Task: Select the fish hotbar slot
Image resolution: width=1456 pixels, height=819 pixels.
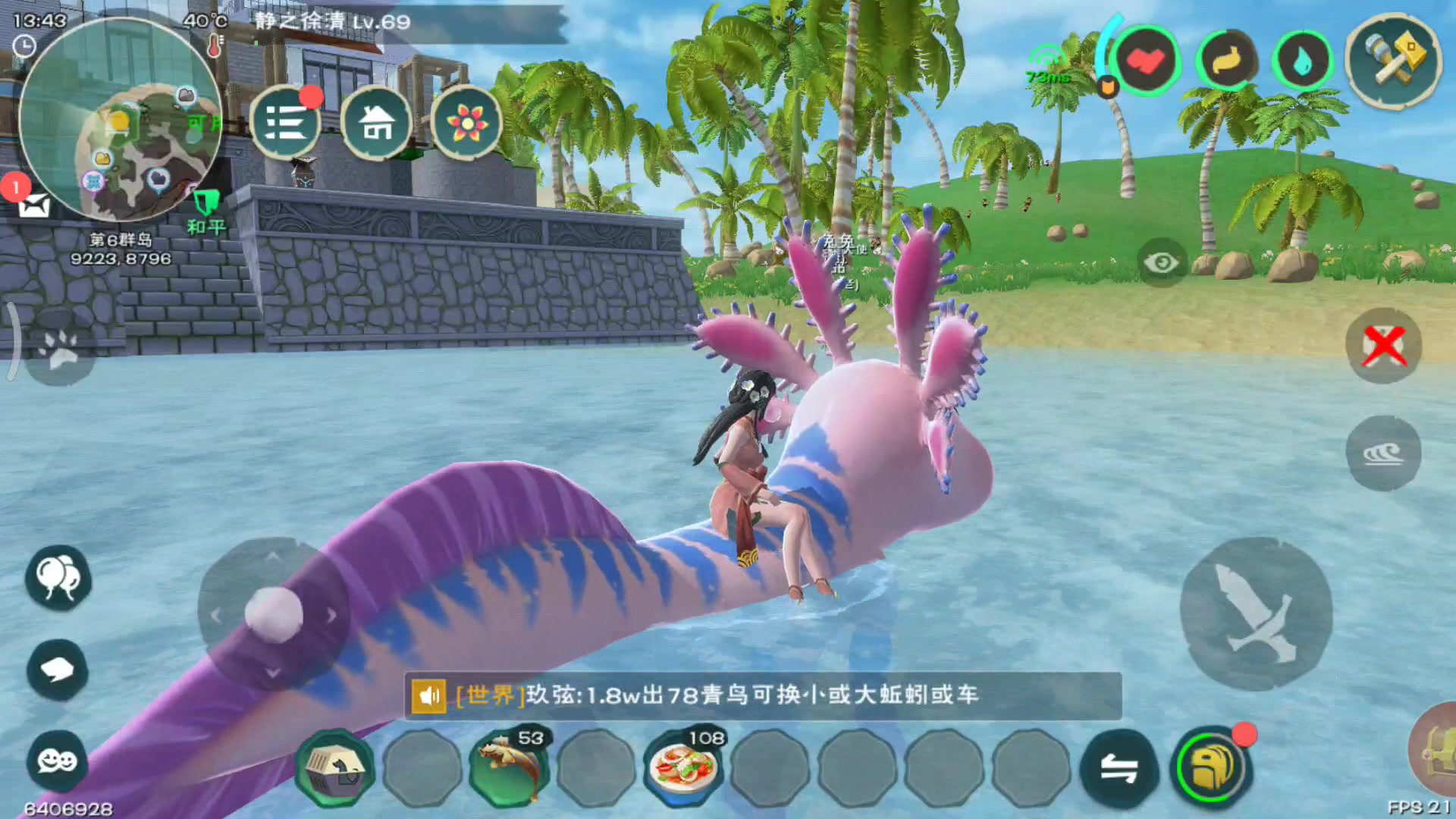Action: 510,767
